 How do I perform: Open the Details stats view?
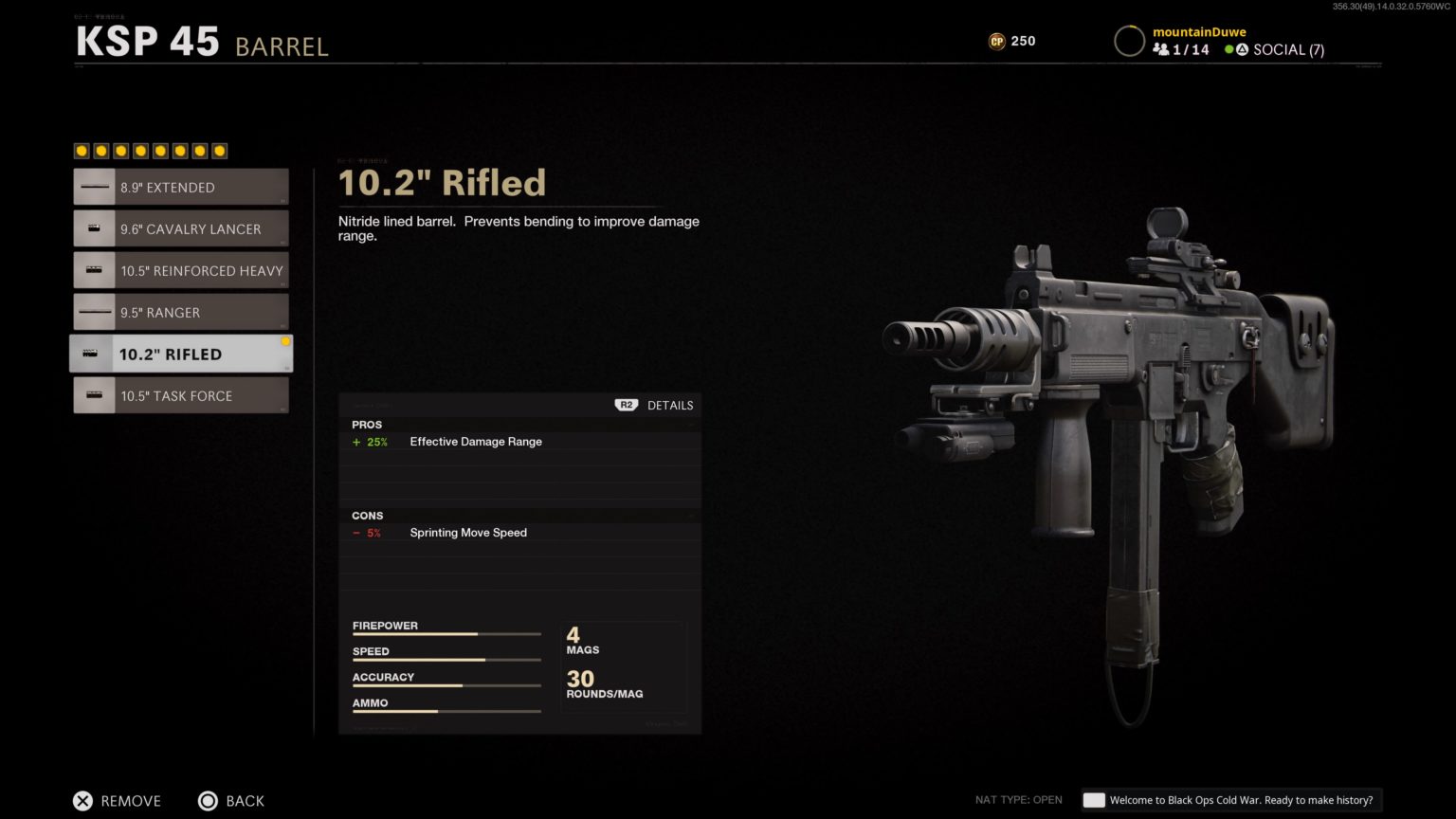tap(656, 406)
